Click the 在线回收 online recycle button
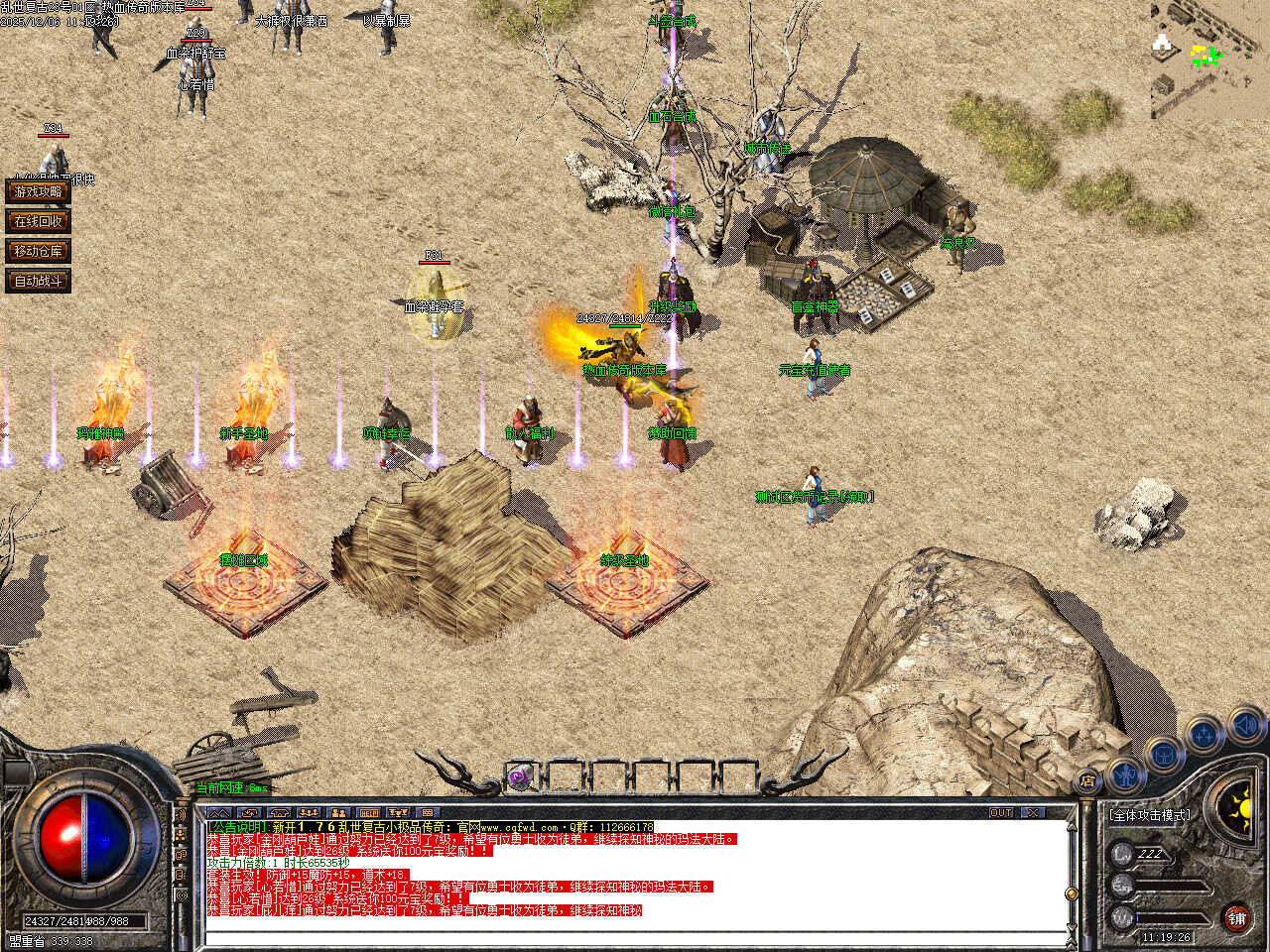Screen dimensions: 1270x952 click(x=38, y=221)
